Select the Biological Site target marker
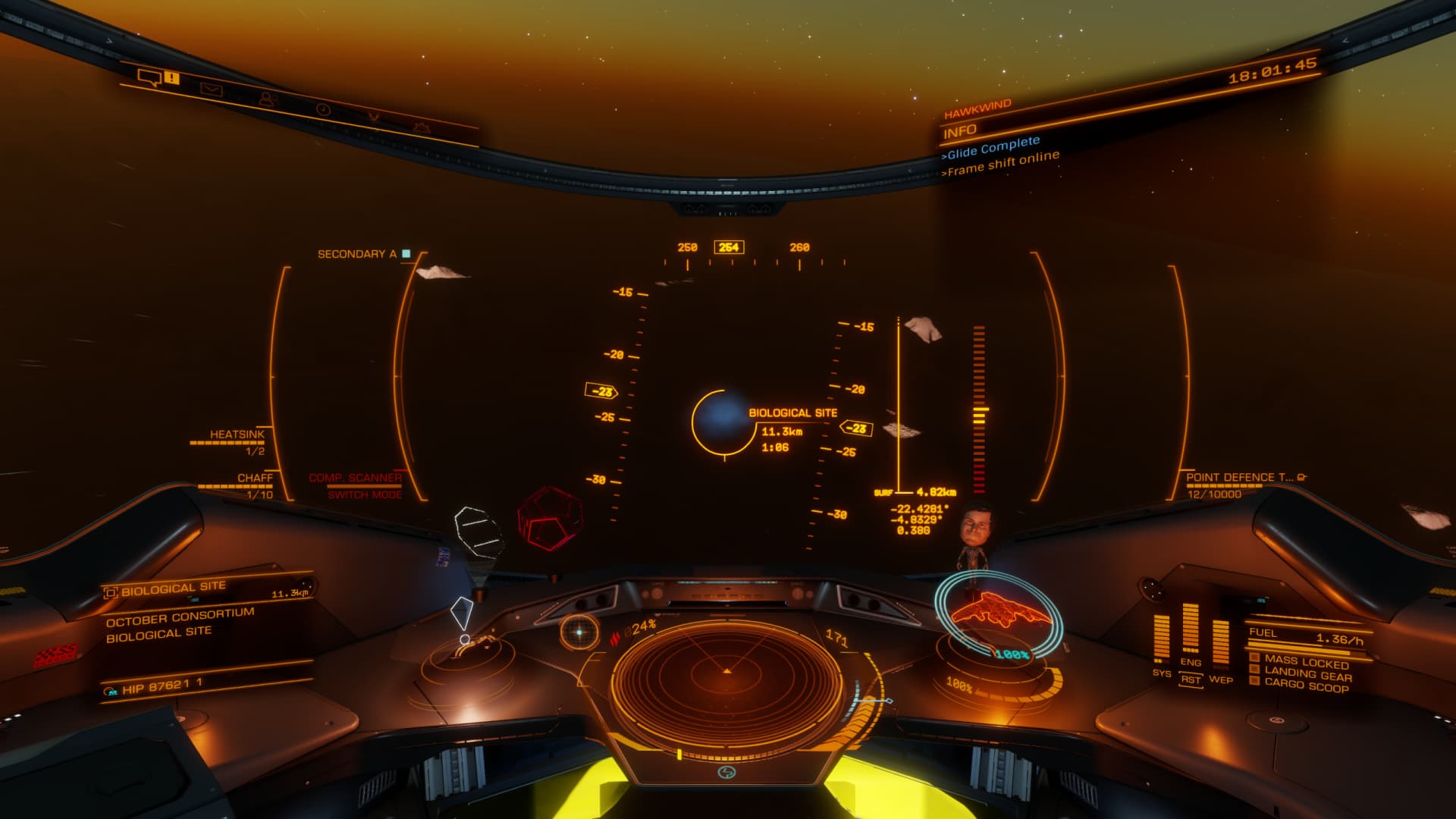Viewport: 1456px width, 819px height. tap(723, 422)
